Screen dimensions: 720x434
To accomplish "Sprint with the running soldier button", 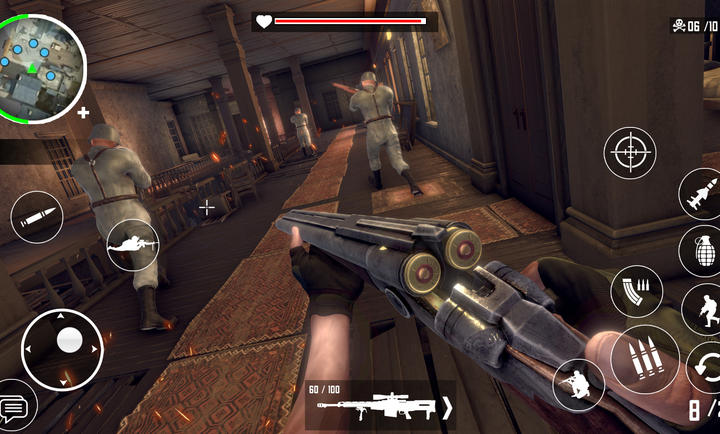I will (704, 308).
